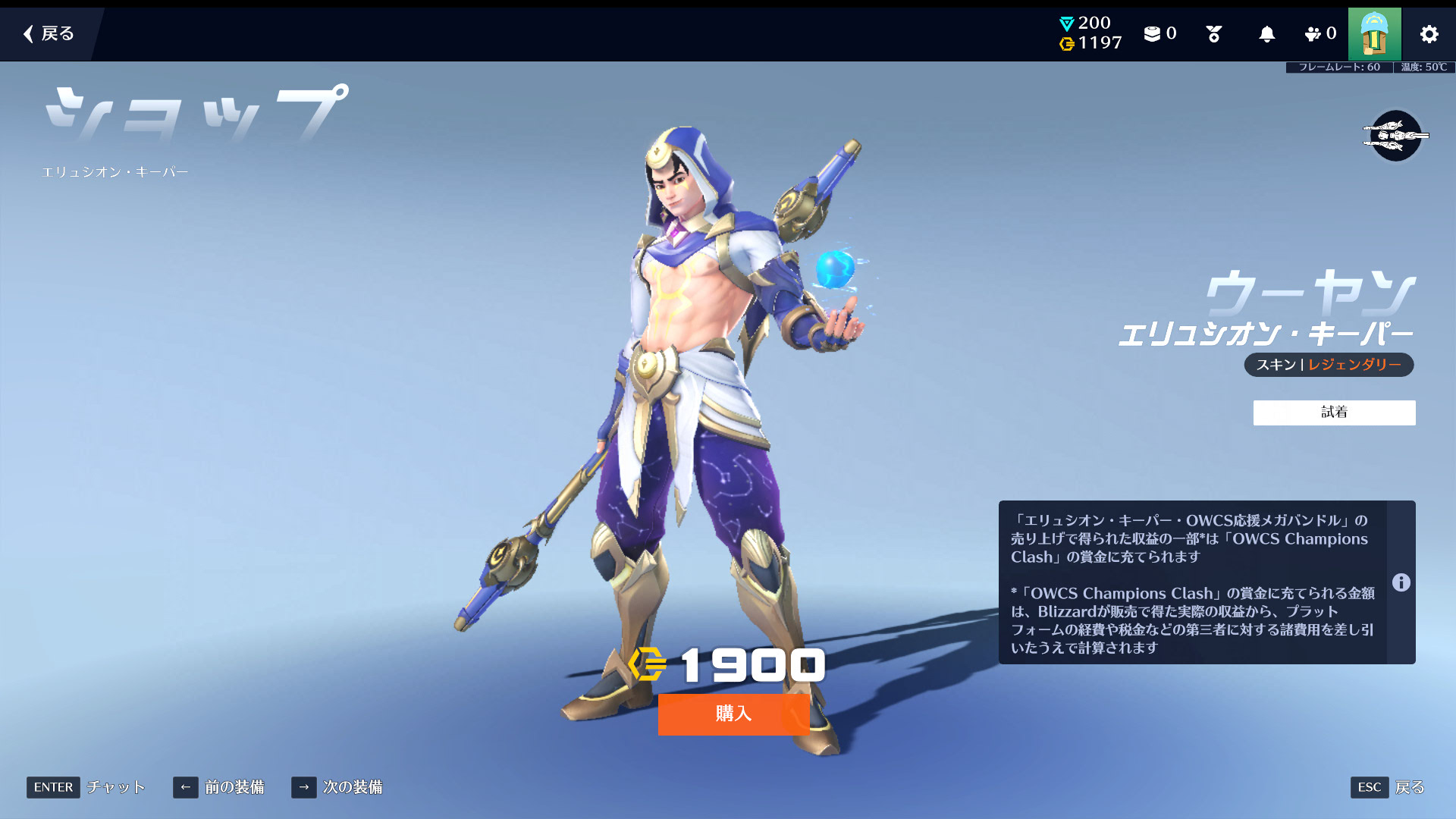Open the group paw icon
The image size is (1456, 819).
[x=1319, y=34]
